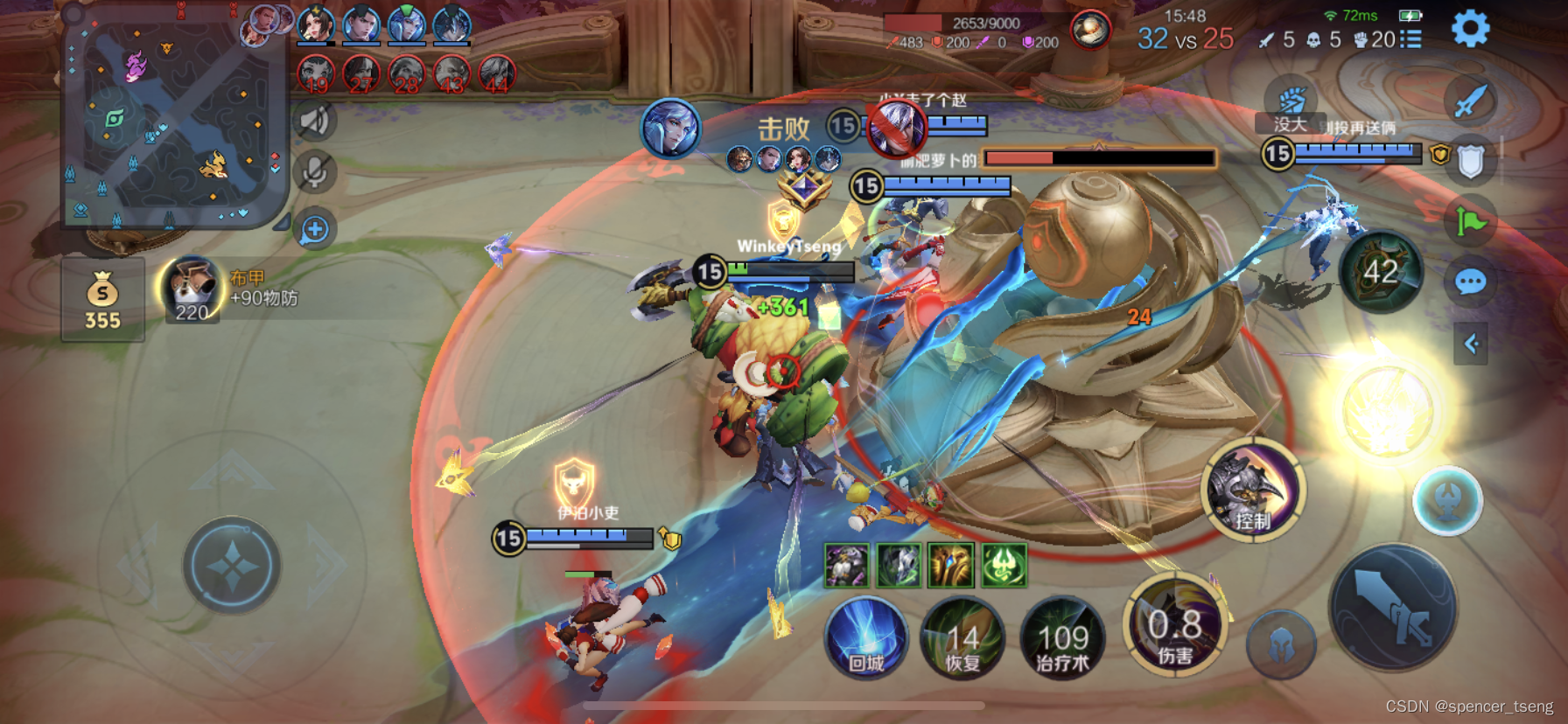Tap the minimap

pos(172,118)
